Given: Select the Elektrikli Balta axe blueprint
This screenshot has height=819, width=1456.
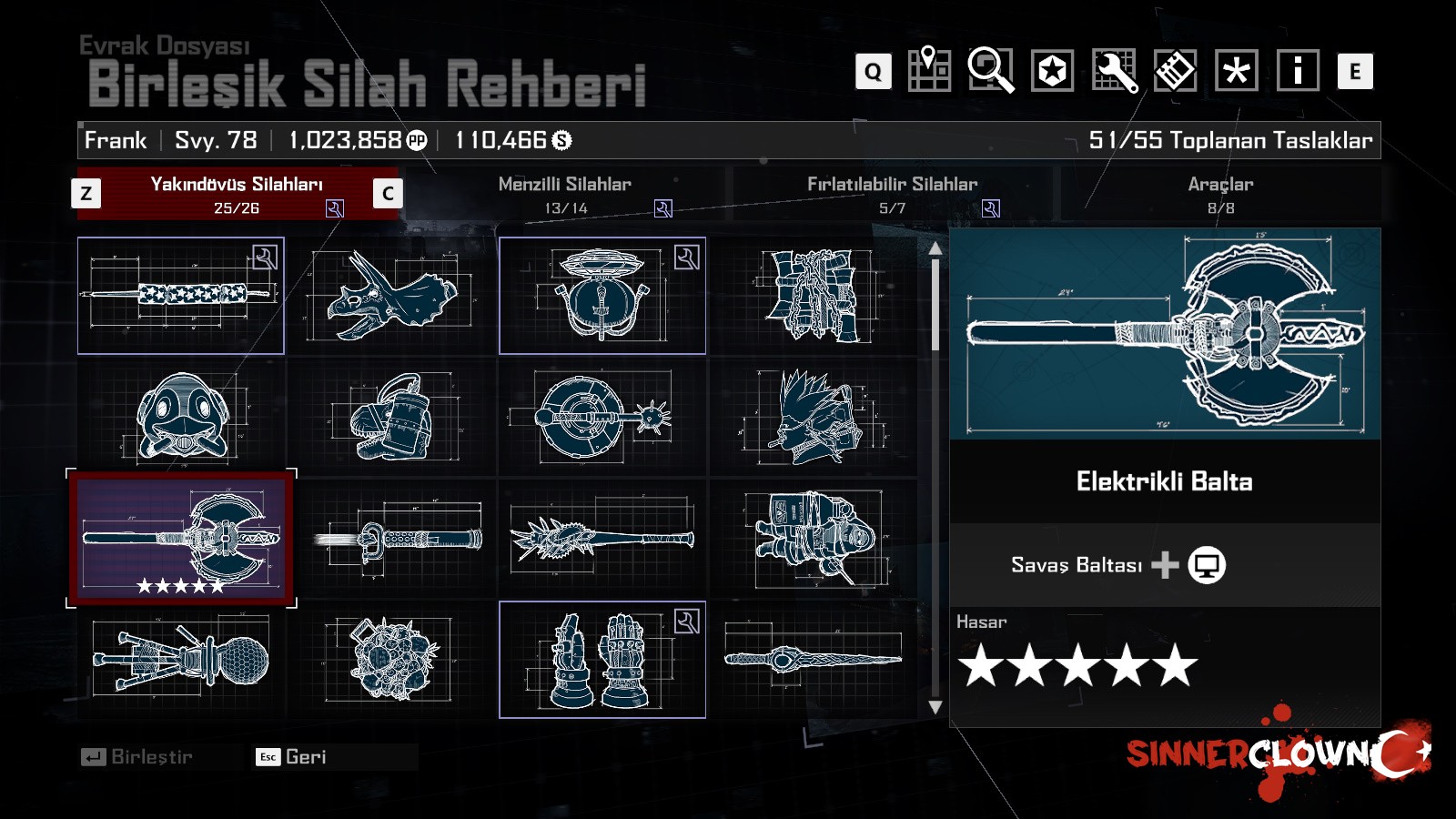Looking at the screenshot, I should point(181,538).
